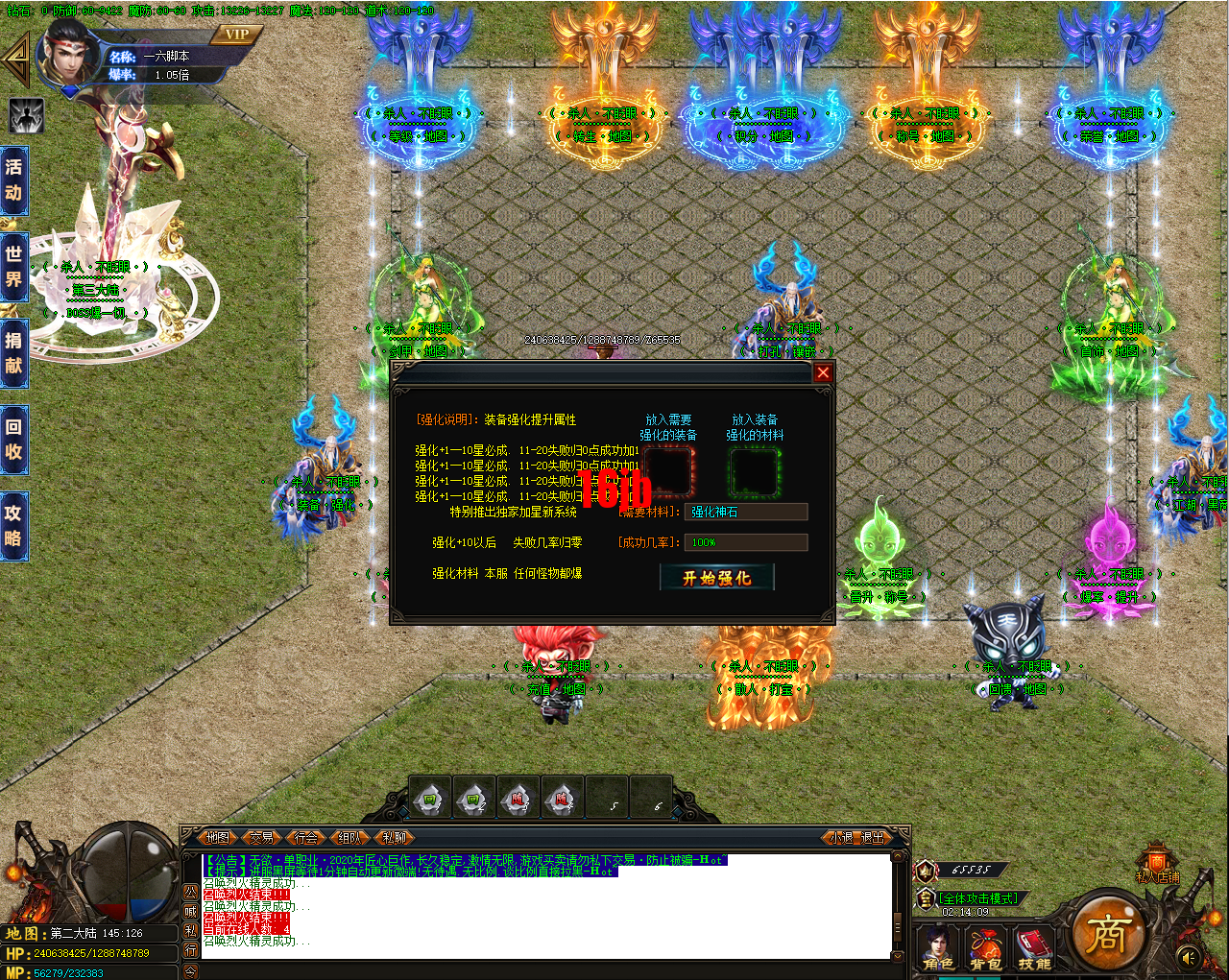Open the 活动 activity sidebar icon
Screen dimensions: 1229x980
coord(13,180)
